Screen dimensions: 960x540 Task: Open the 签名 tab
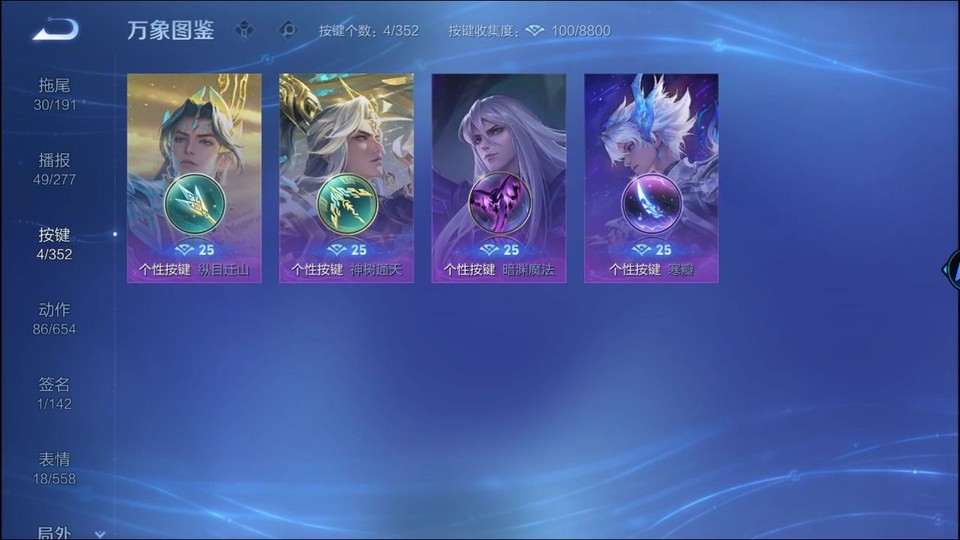pyautogui.click(x=55, y=394)
